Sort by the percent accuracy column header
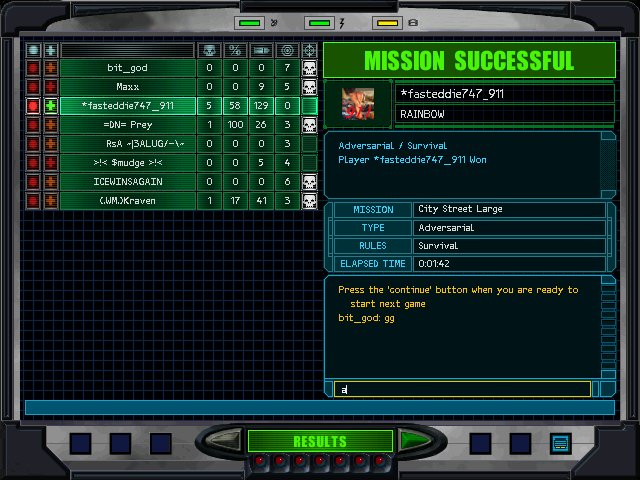Viewport: 640px width, 480px height. point(235,49)
